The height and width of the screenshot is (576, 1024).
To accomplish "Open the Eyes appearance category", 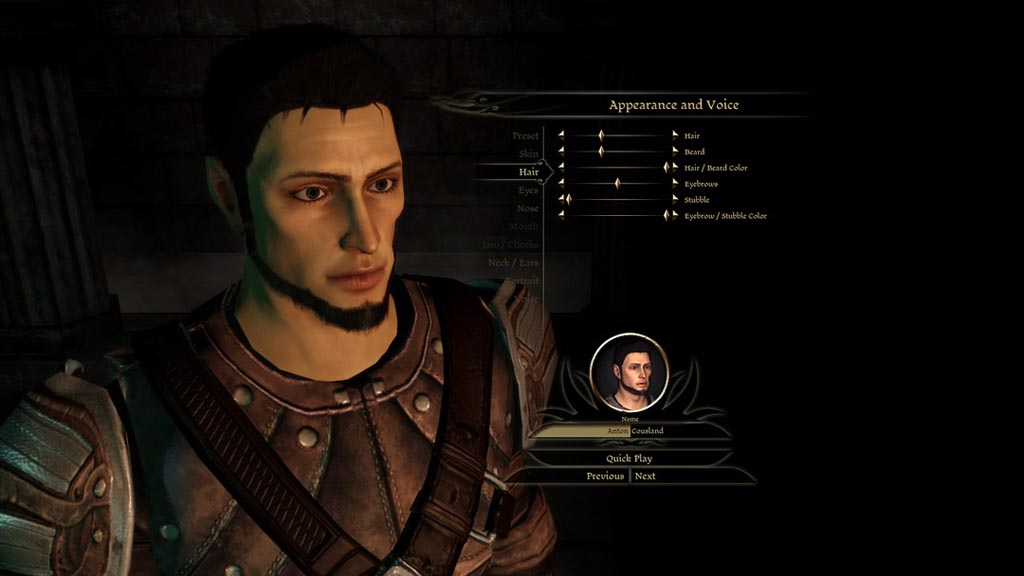I will click(528, 190).
